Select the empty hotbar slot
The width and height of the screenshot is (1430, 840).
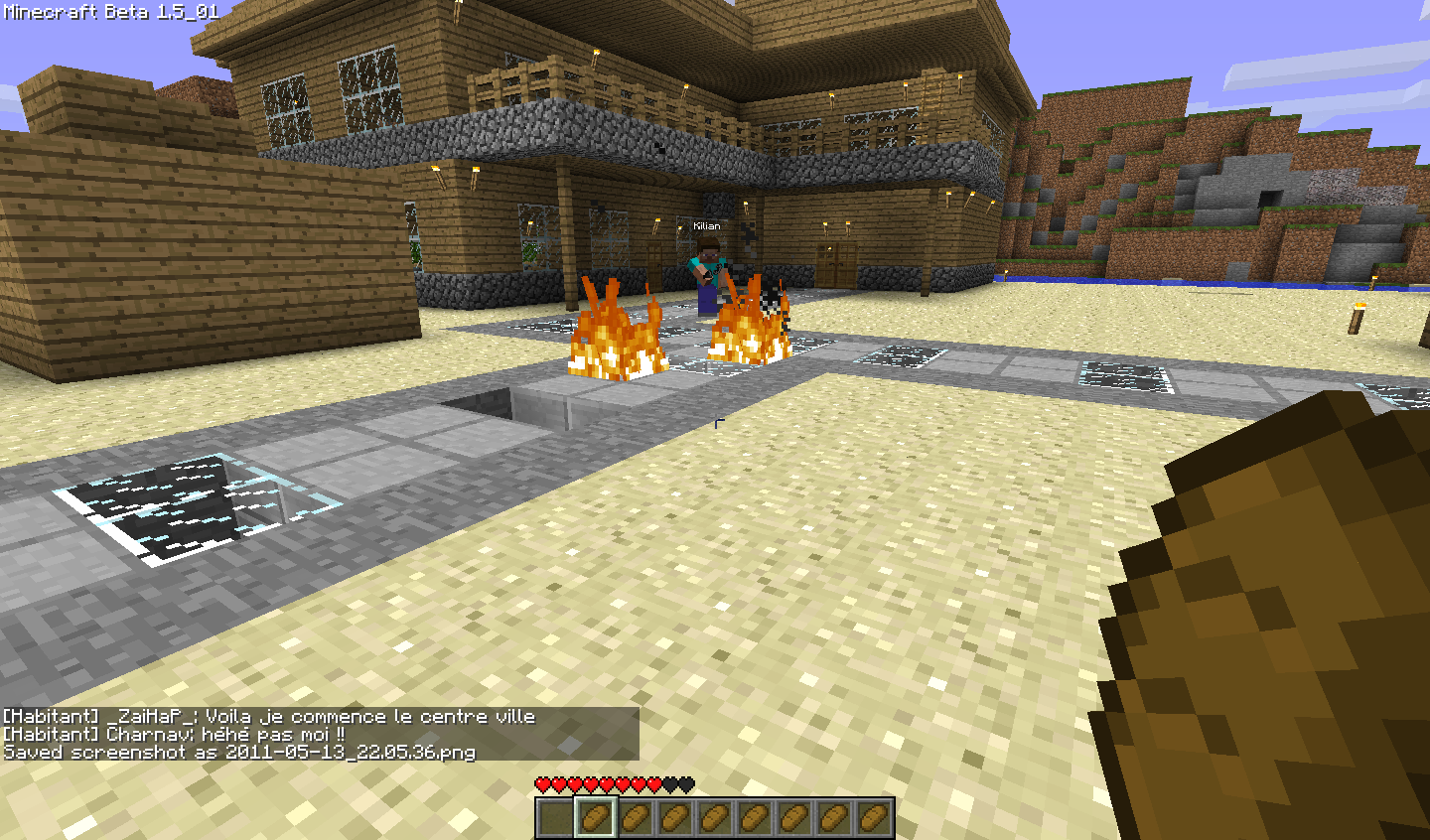pos(556,818)
